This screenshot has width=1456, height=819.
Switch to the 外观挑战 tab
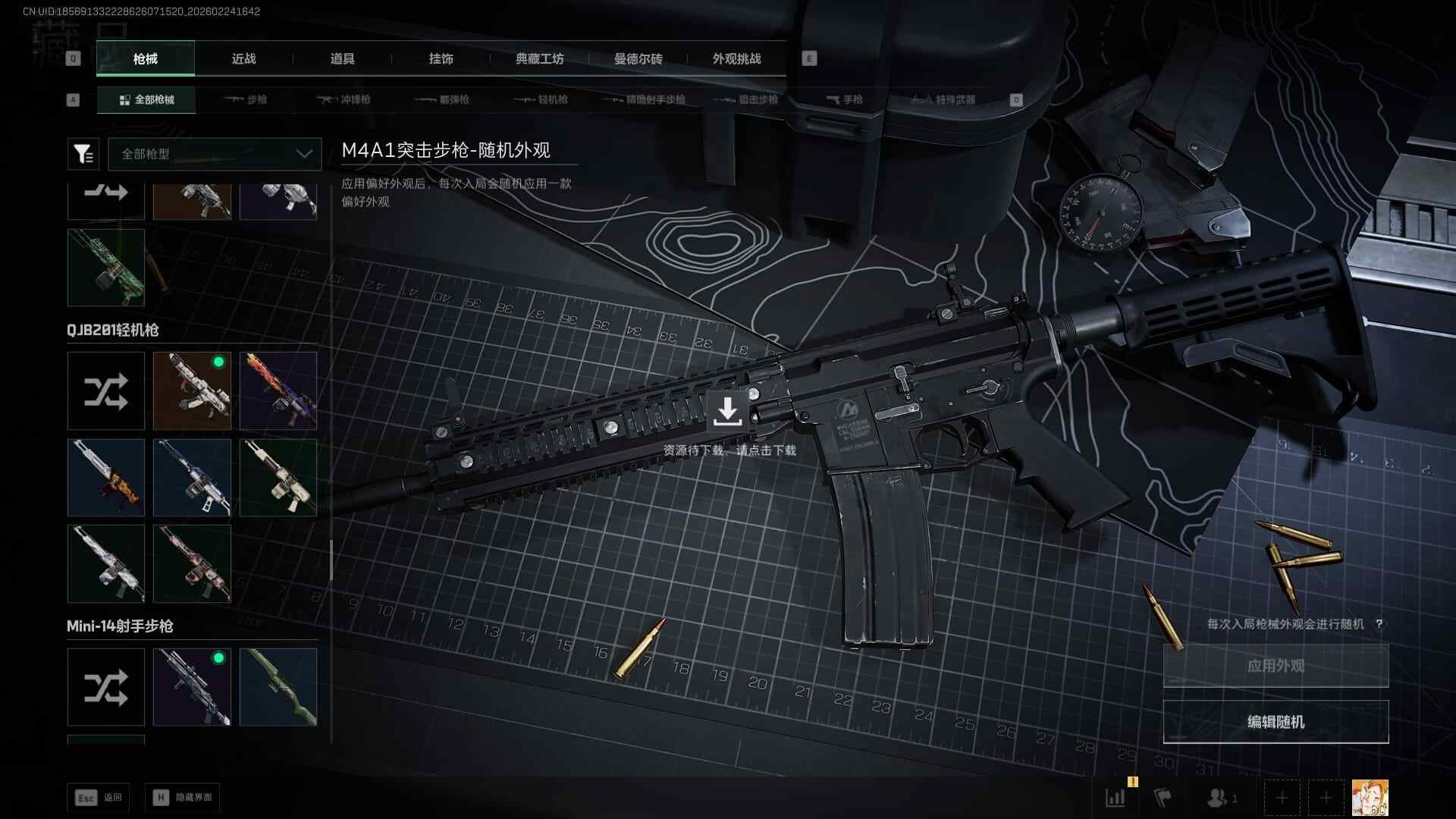(736, 58)
